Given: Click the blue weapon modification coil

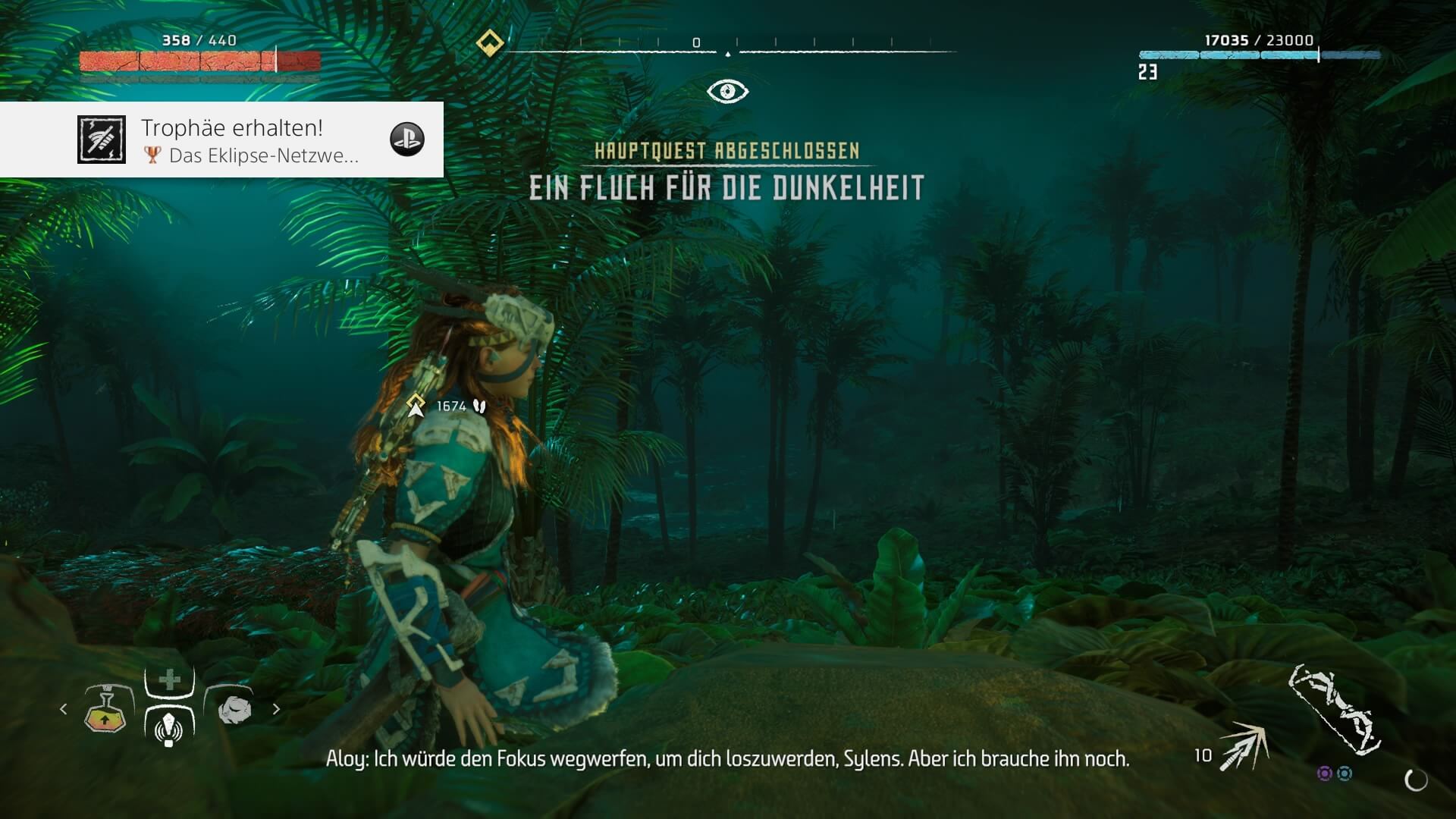Looking at the screenshot, I should (1345, 773).
